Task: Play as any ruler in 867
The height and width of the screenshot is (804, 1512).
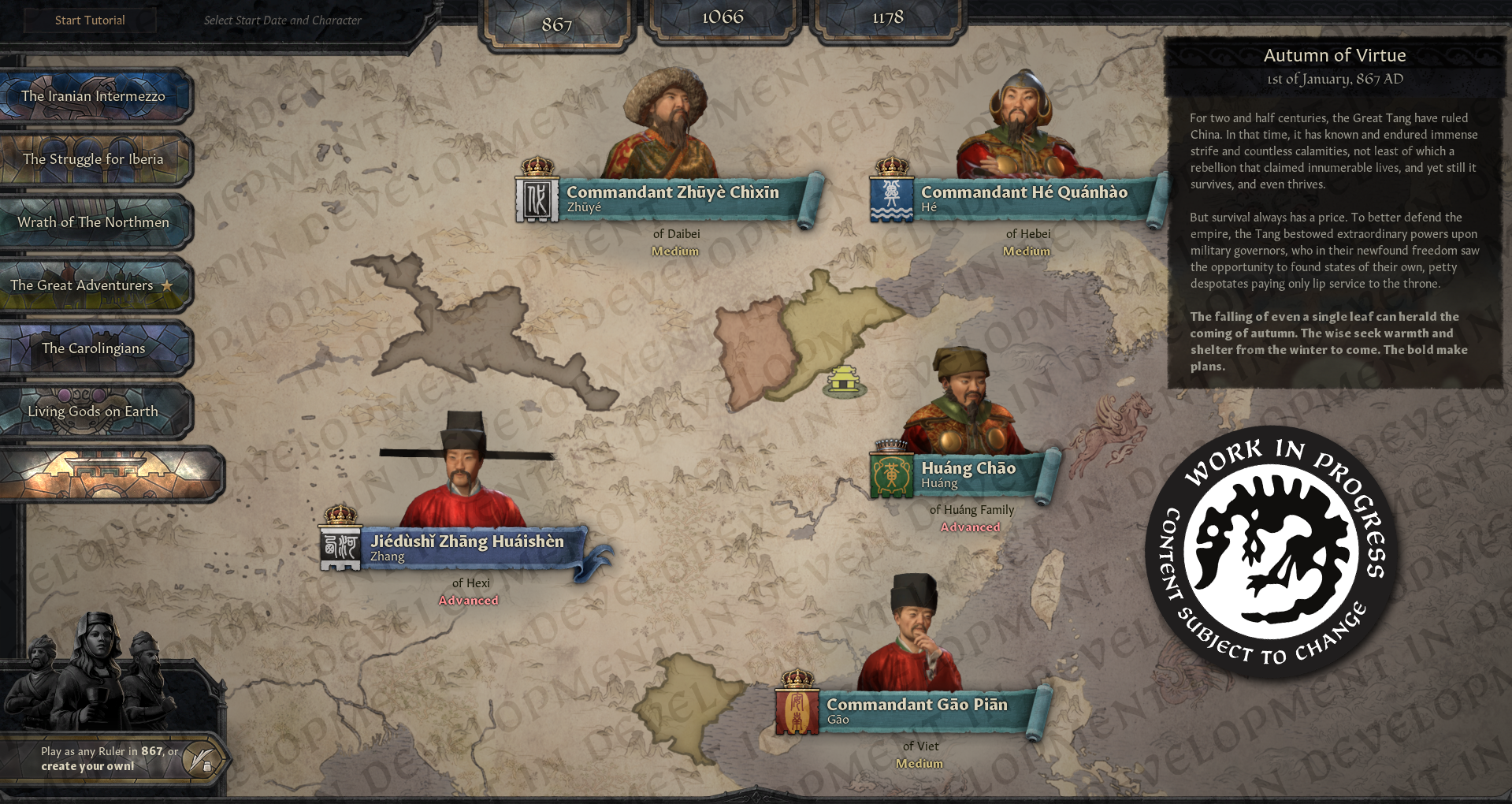Action: click(x=110, y=759)
